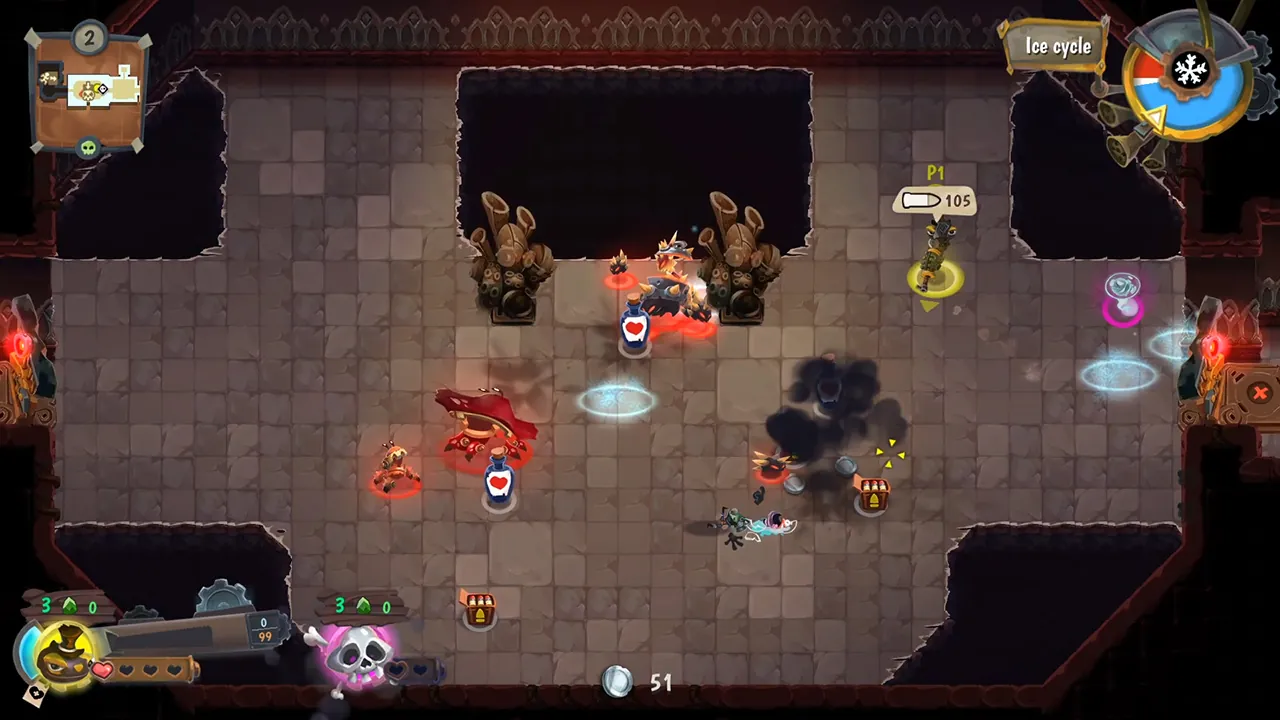The height and width of the screenshot is (720, 1280).
Task: Toggle the heart beside the pink skull
Action: click(398, 667)
